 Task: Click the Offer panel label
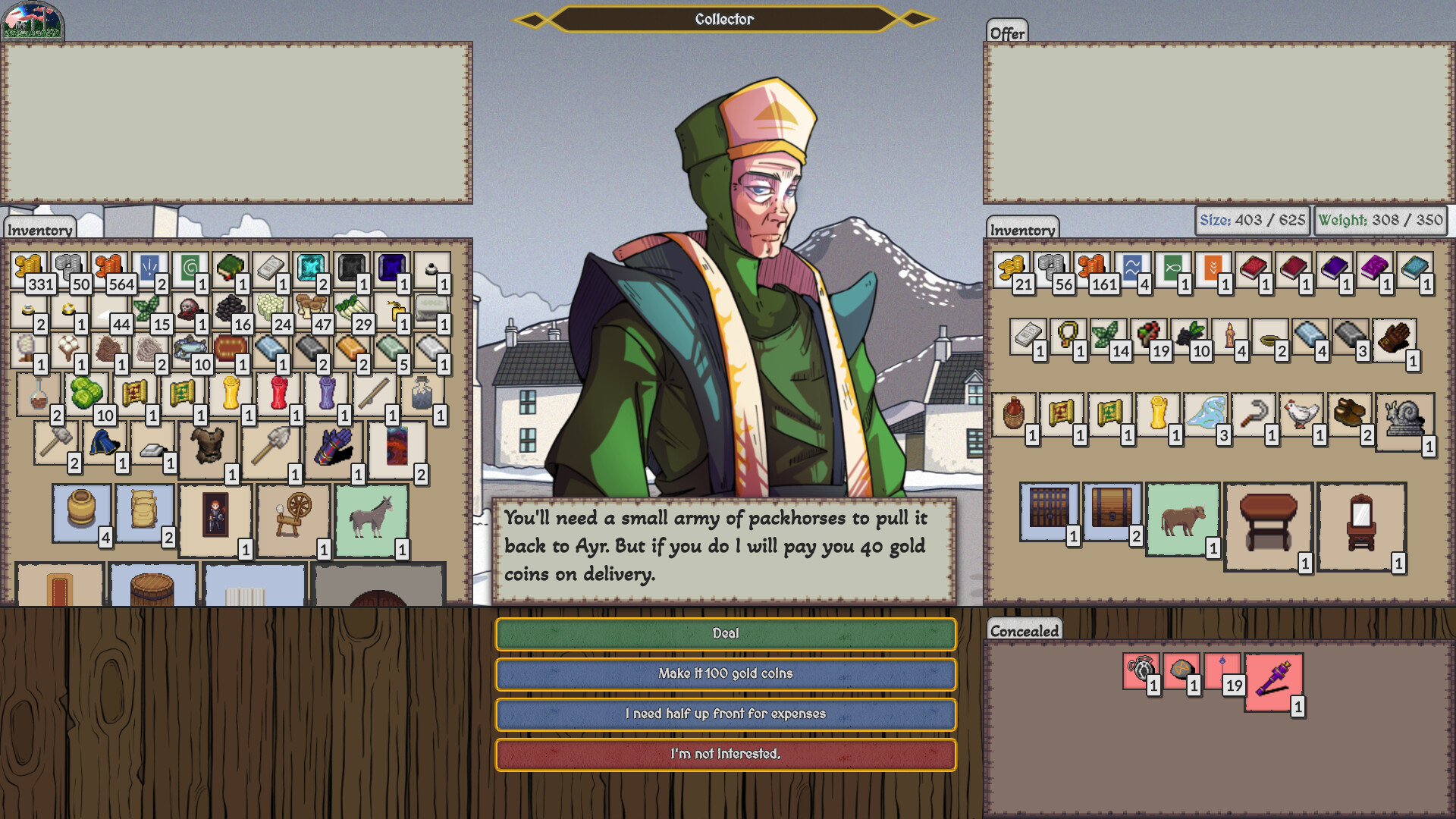click(1006, 33)
